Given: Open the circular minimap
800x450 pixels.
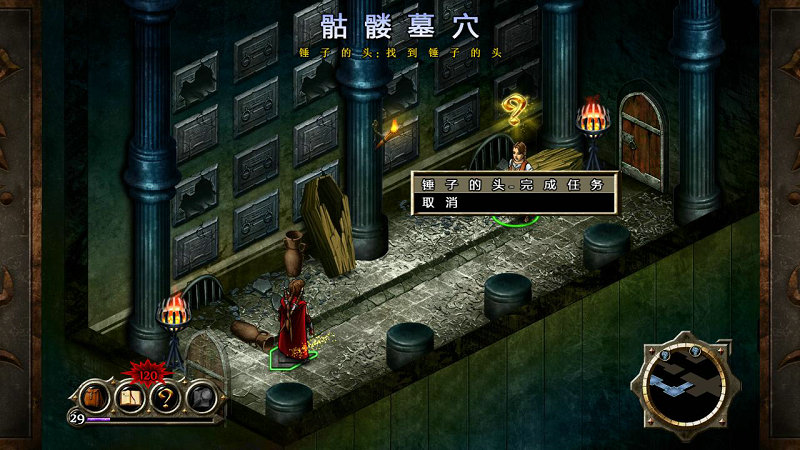Looking at the screenshot, I should pos(686,385).
